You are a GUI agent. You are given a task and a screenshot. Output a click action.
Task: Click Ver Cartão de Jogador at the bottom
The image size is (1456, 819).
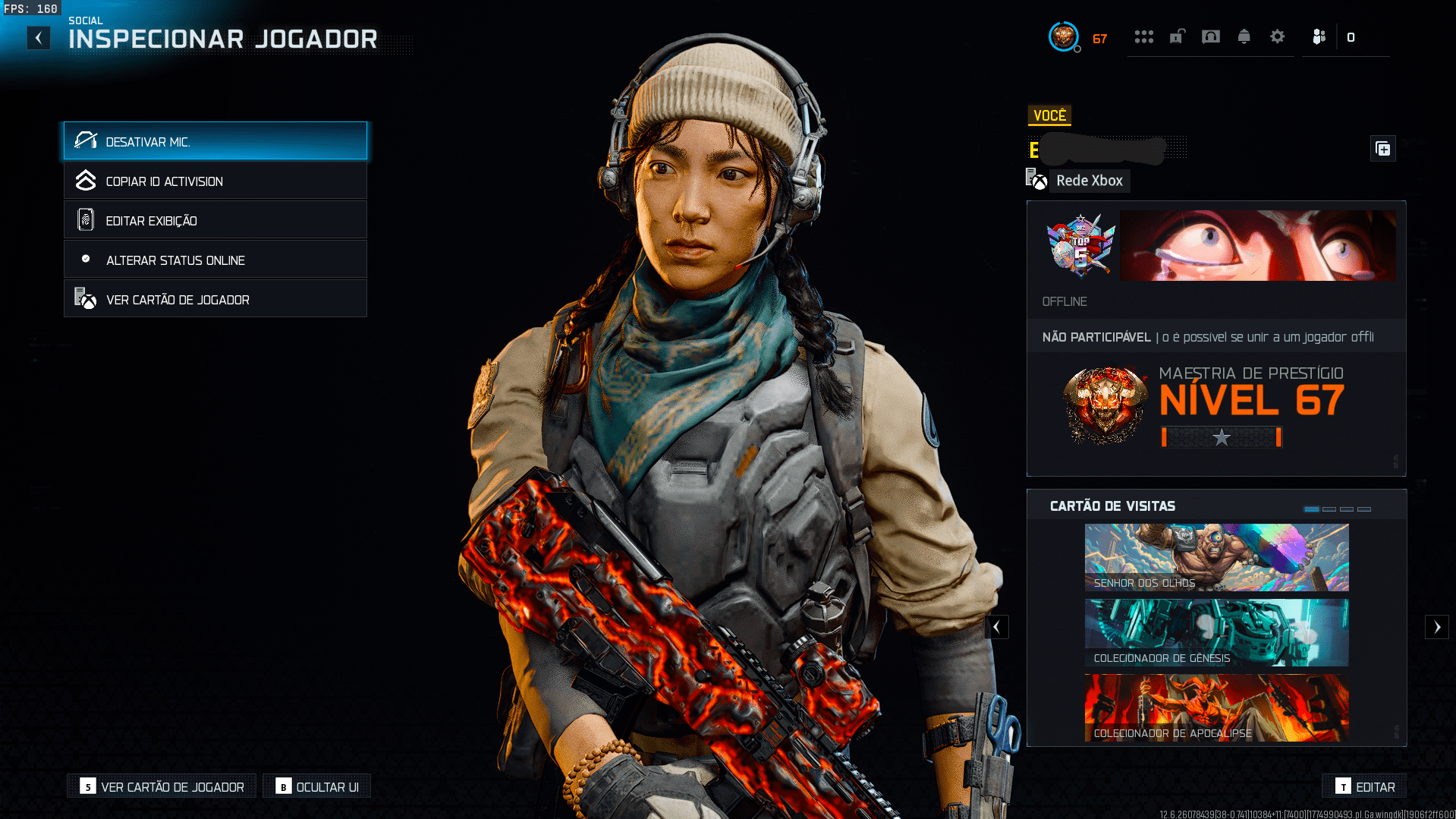point(161,786)
